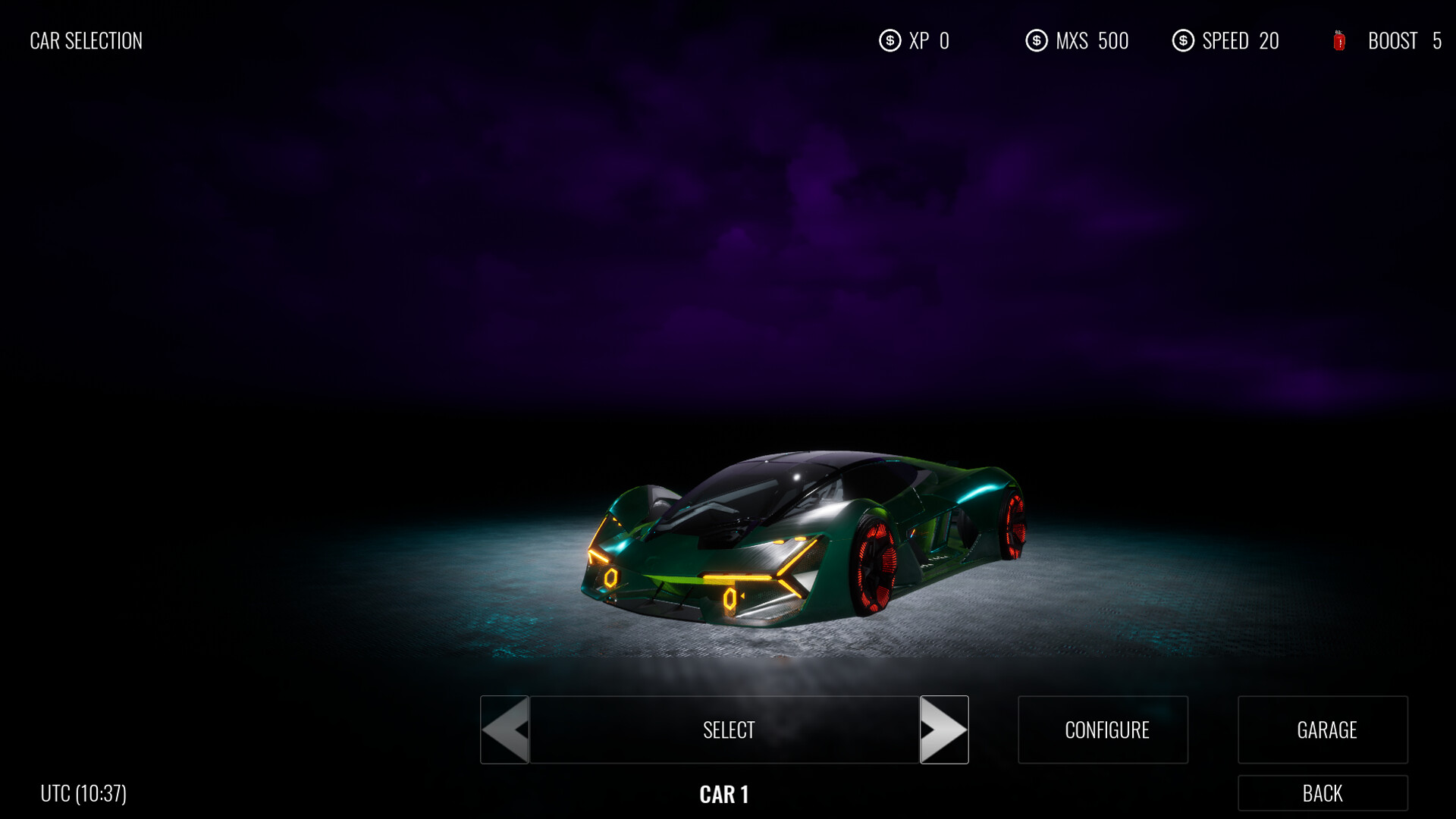Open the CONFIGURE panel
The image size is (1456, 819).
(x=1103, y=730)
